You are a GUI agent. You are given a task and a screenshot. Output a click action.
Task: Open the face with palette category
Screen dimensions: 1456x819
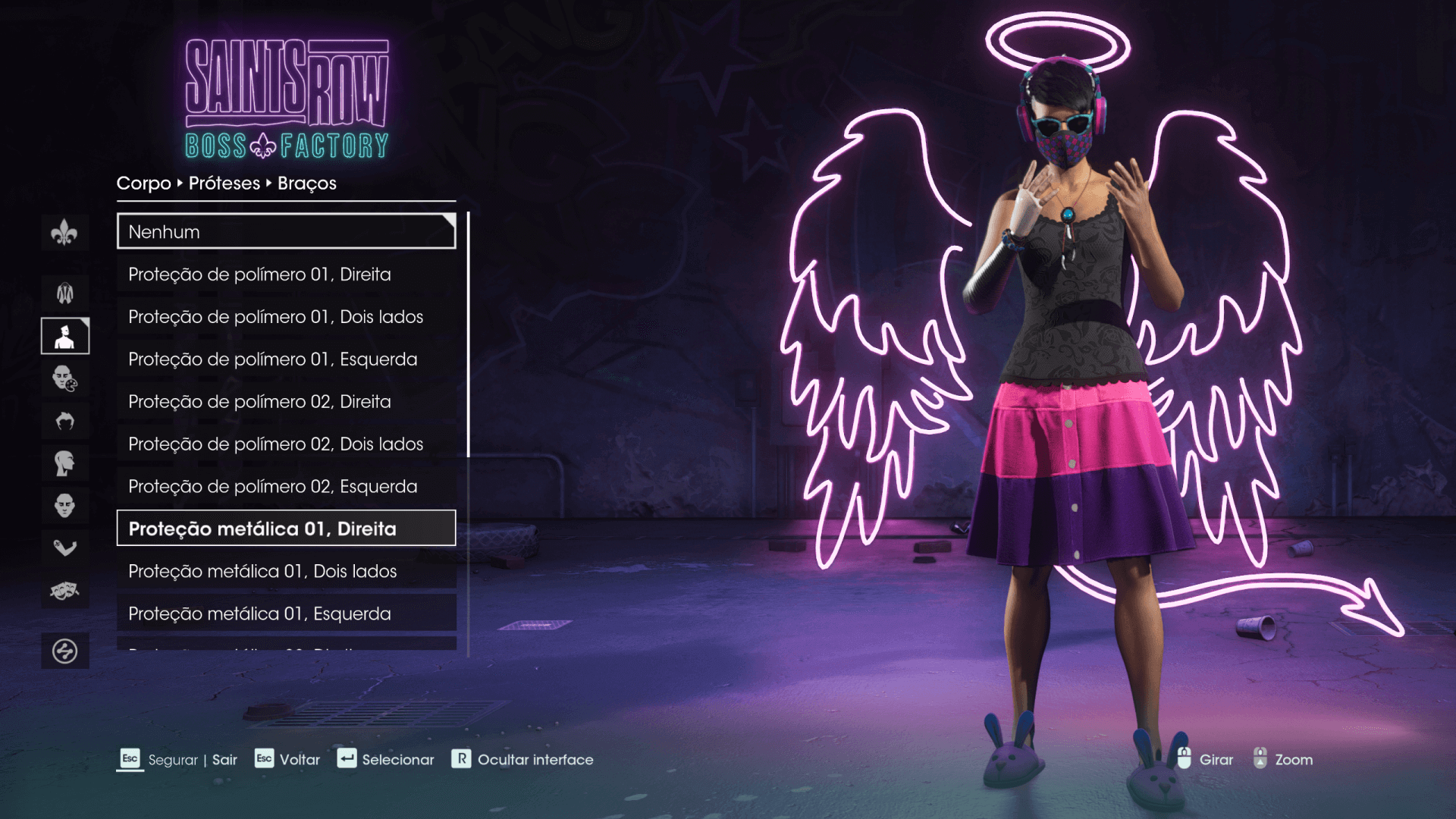click(64, 378)
